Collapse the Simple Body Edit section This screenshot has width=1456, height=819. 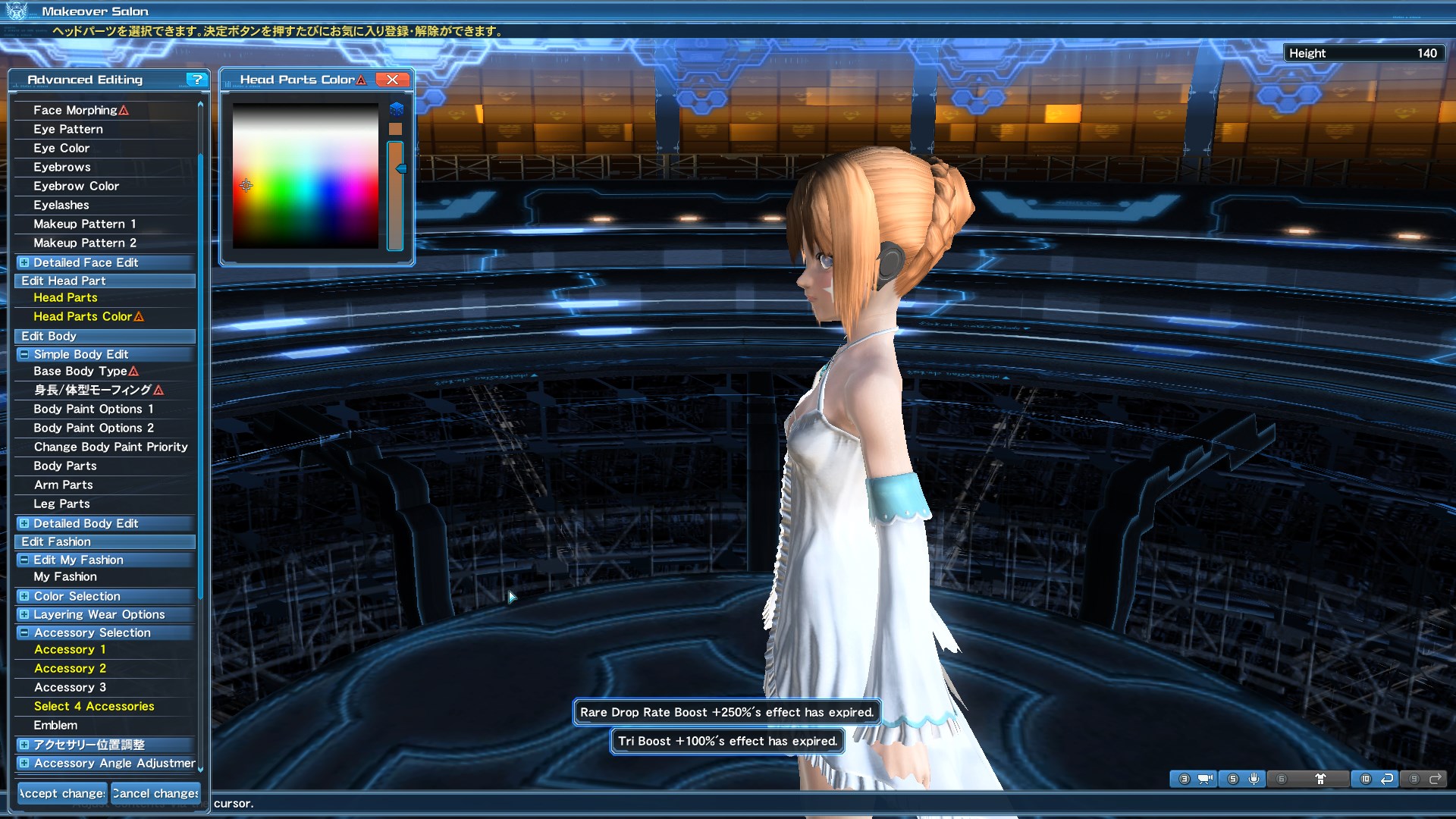point(24,354)
